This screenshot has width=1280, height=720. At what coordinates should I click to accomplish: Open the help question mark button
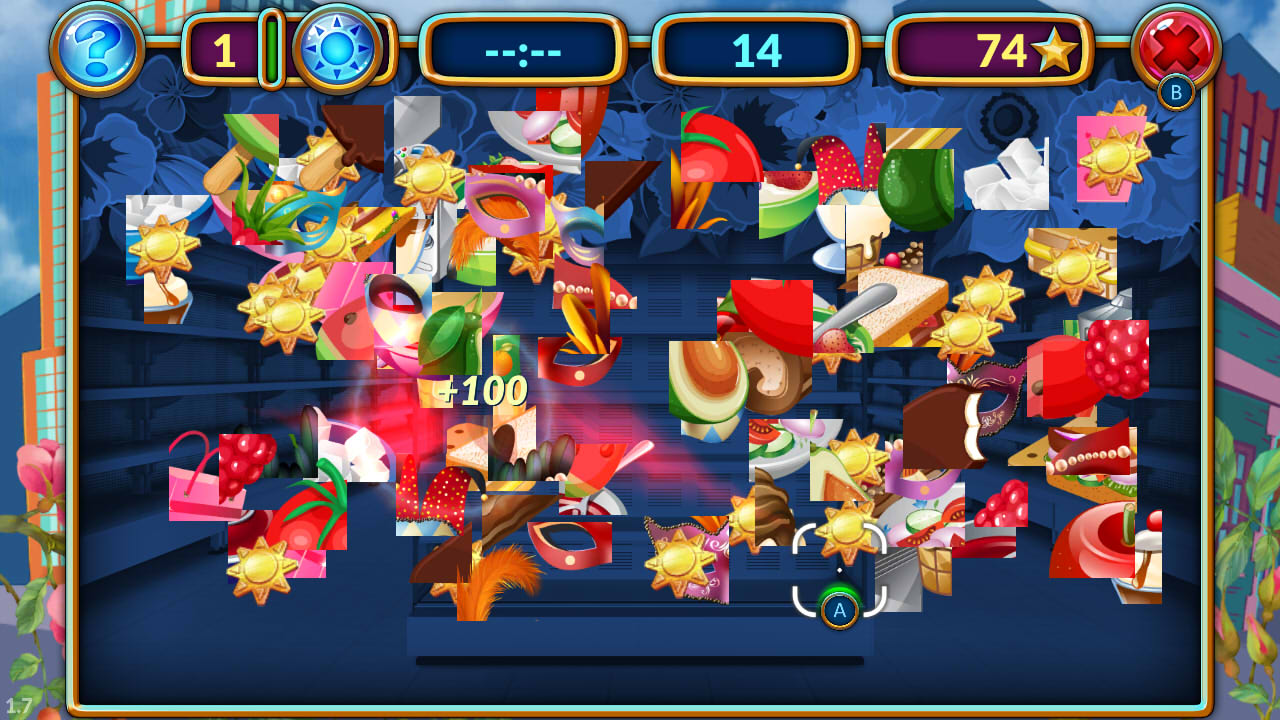coord(95,48)
